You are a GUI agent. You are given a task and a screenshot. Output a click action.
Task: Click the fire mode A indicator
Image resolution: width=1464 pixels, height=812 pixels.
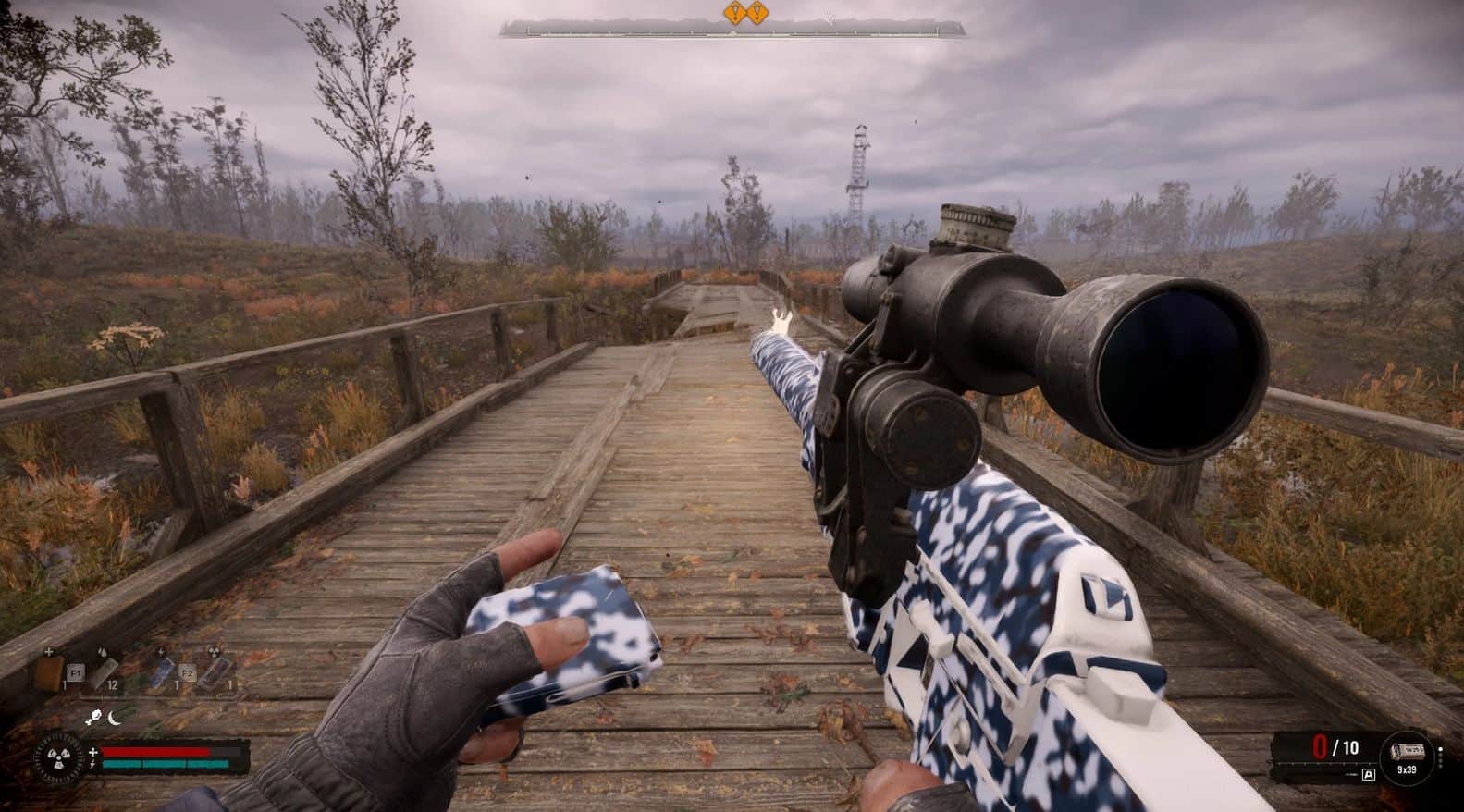click(x=1369, y=774)
